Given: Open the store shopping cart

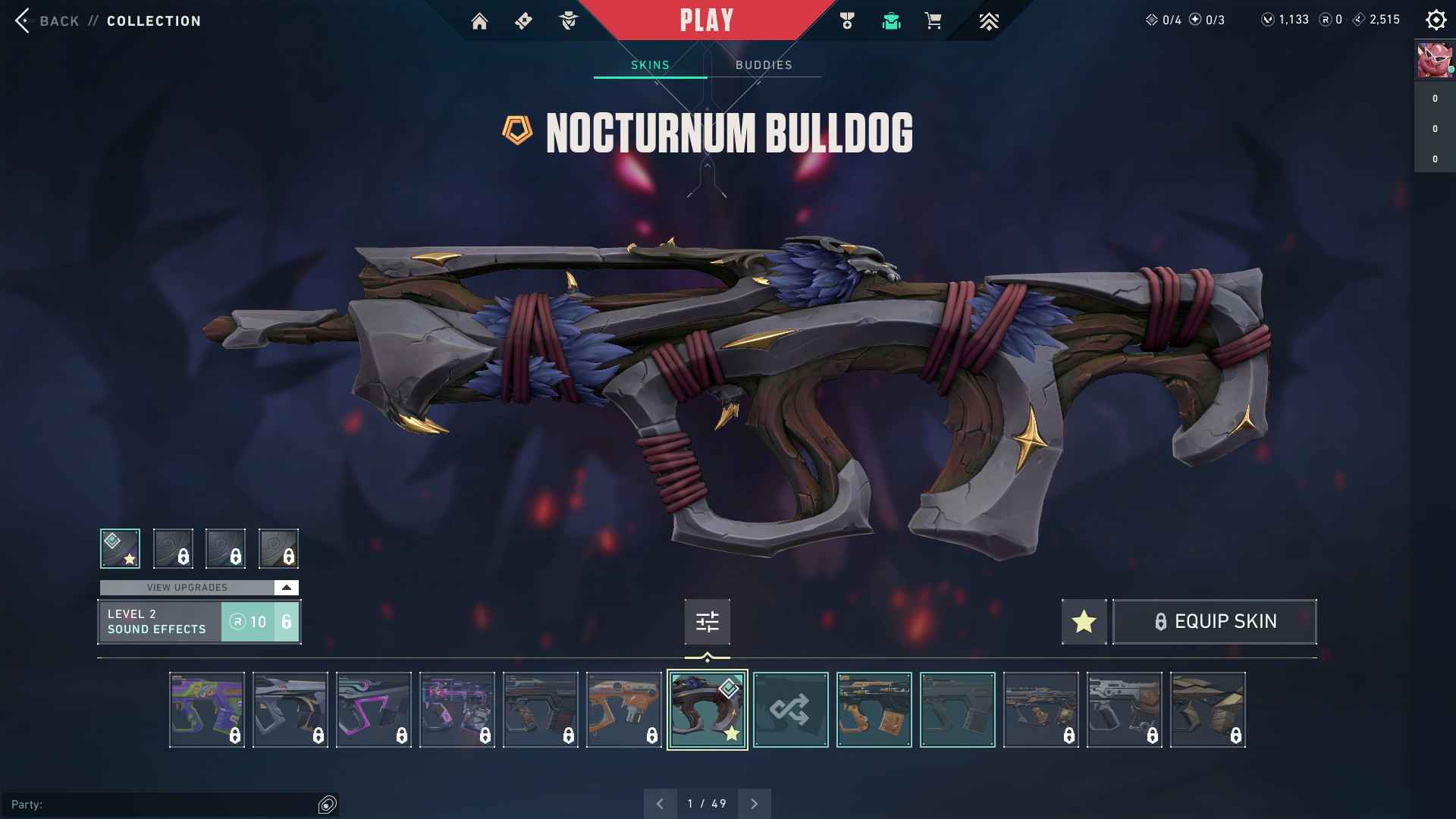Looking at the screenshot, I should [x=934, y=21].
